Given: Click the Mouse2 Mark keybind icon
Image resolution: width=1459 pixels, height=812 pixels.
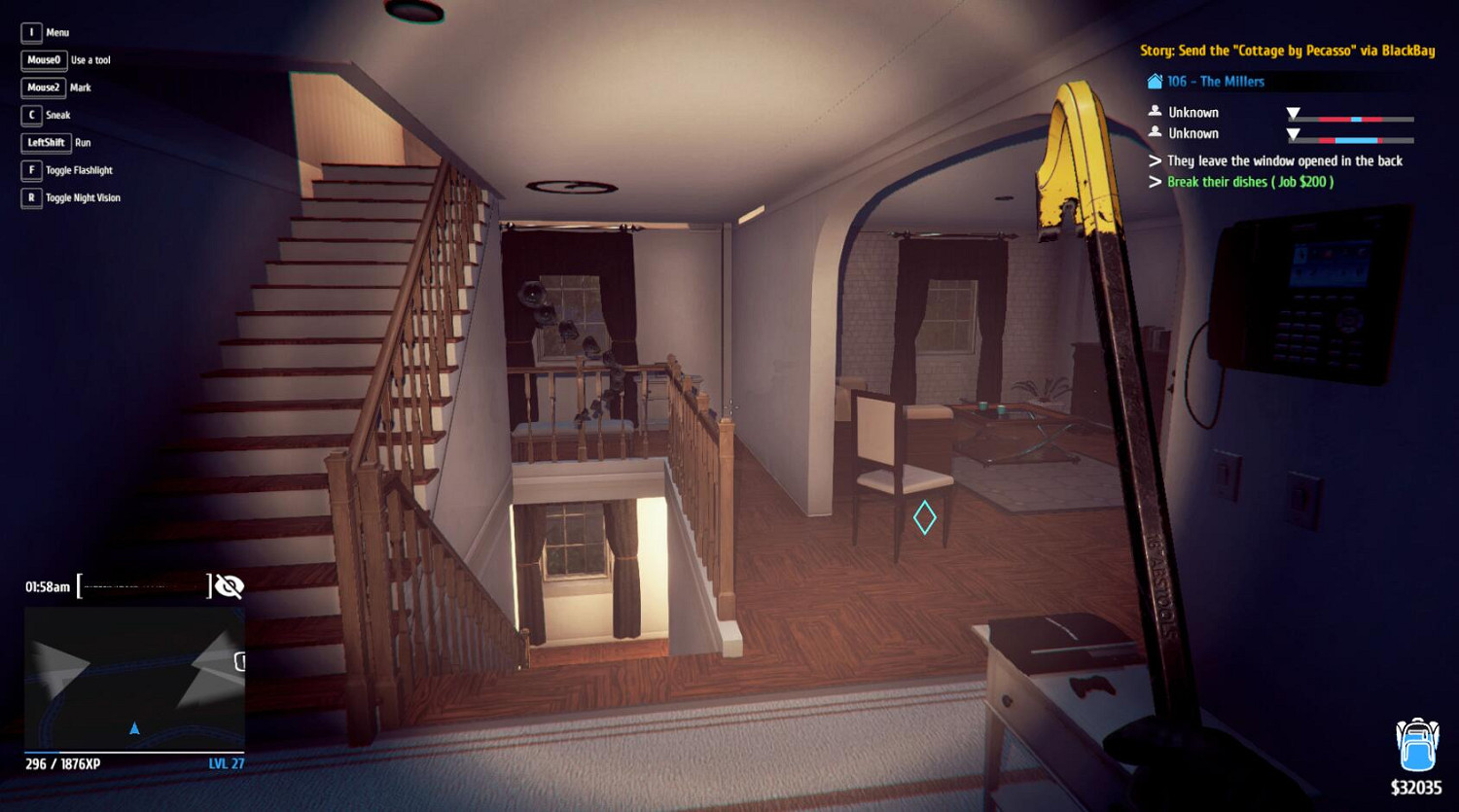Looking at the screenshot, I should (44, 88).
